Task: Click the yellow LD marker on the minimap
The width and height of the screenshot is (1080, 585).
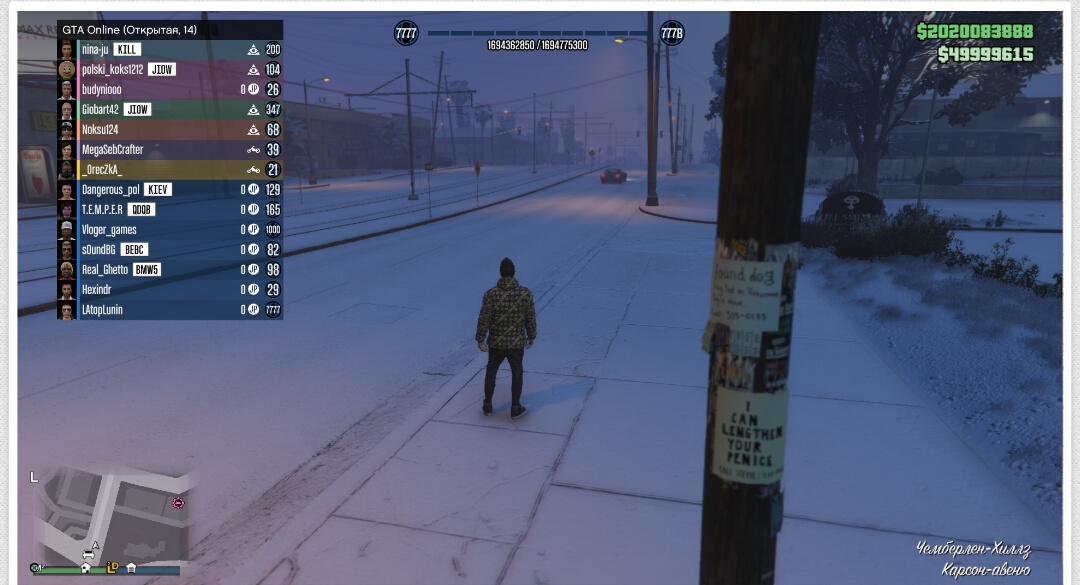Action: point(112,567)
